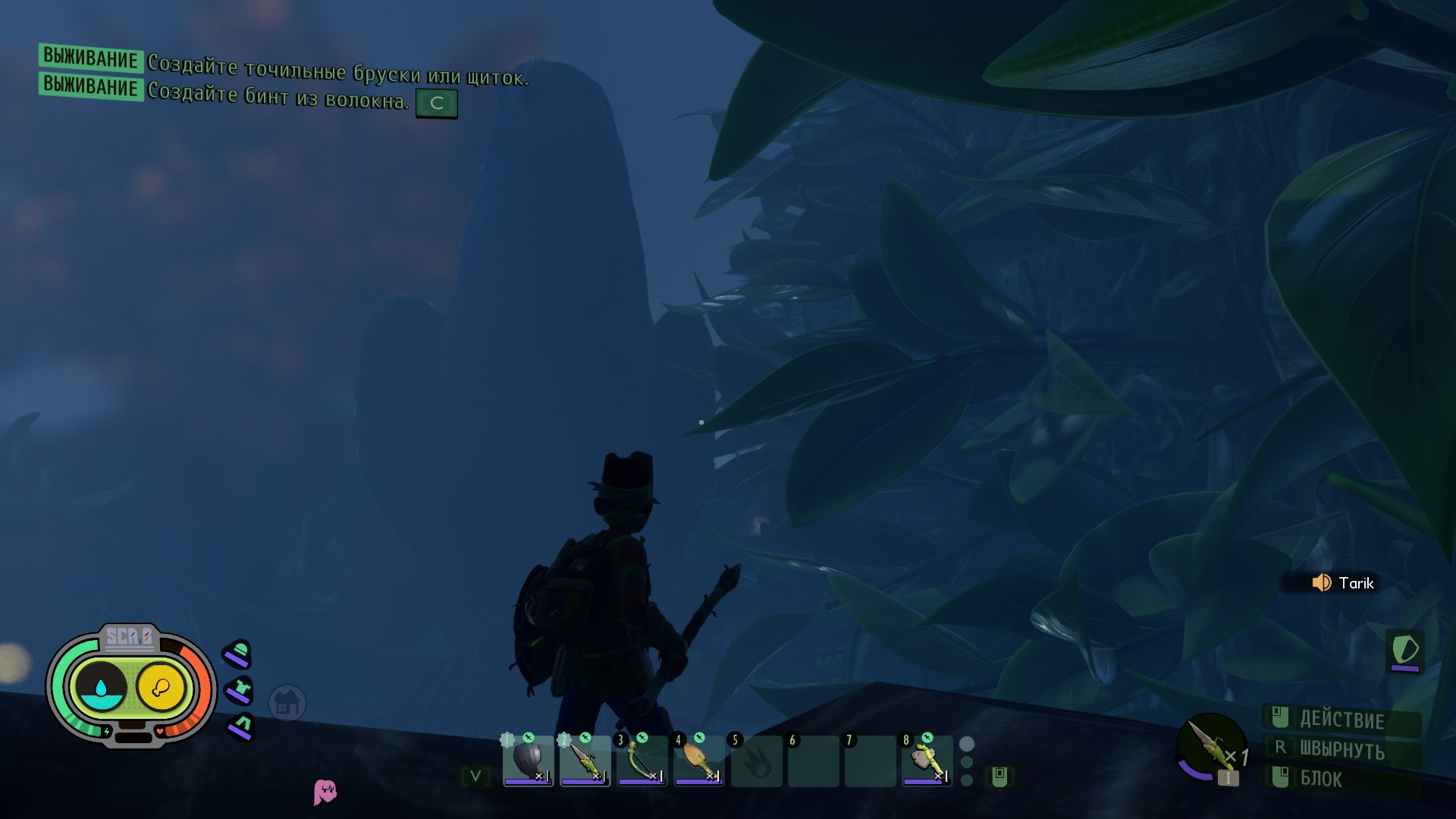Equip the sprig bow in hotbar slot 3
The image size is (1456, 819).
coord(642,761)
